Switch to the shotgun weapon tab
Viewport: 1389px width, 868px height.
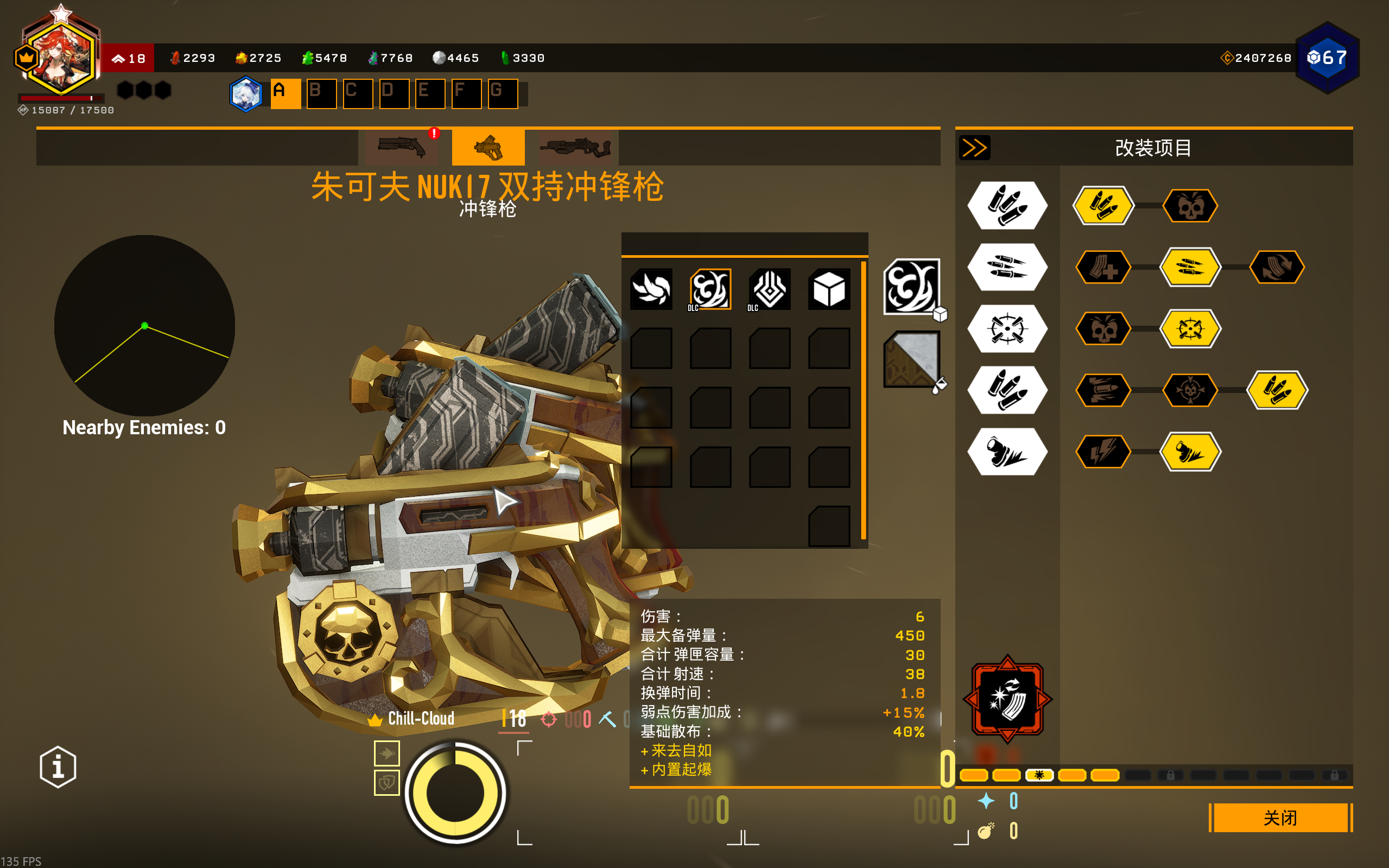[402, 148]
